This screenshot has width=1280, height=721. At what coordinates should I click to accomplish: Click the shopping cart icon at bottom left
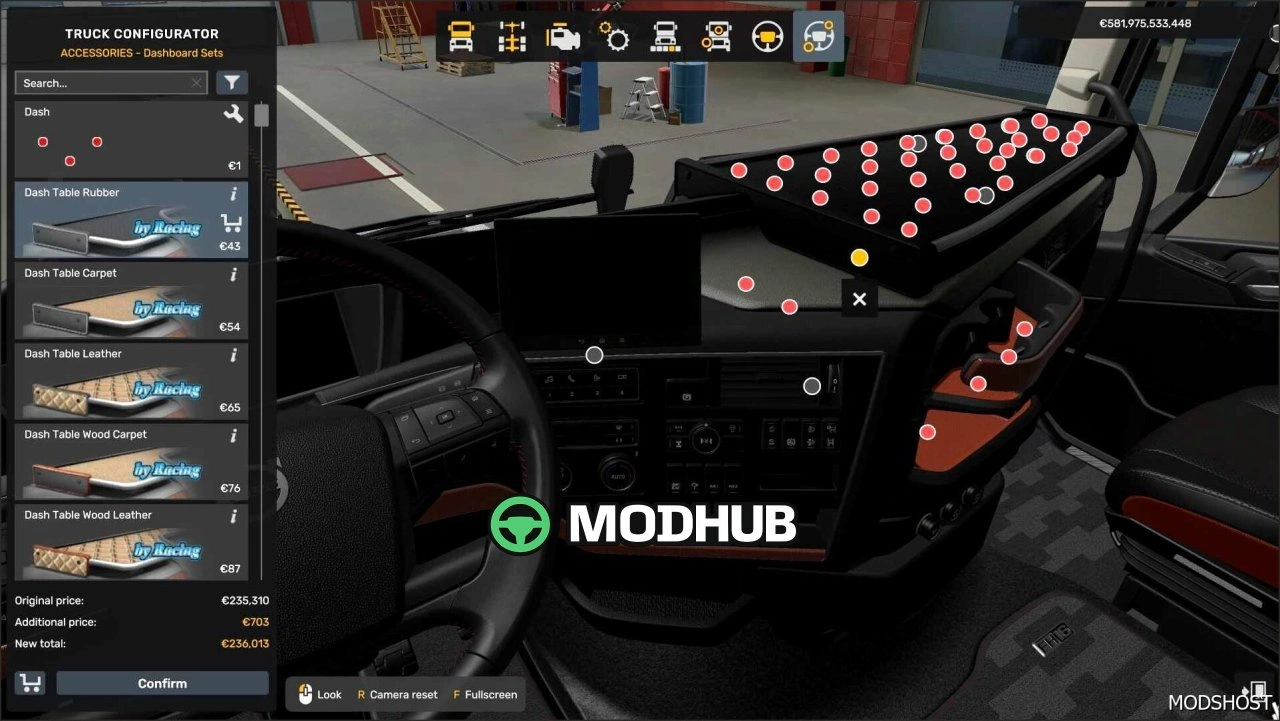29,682
